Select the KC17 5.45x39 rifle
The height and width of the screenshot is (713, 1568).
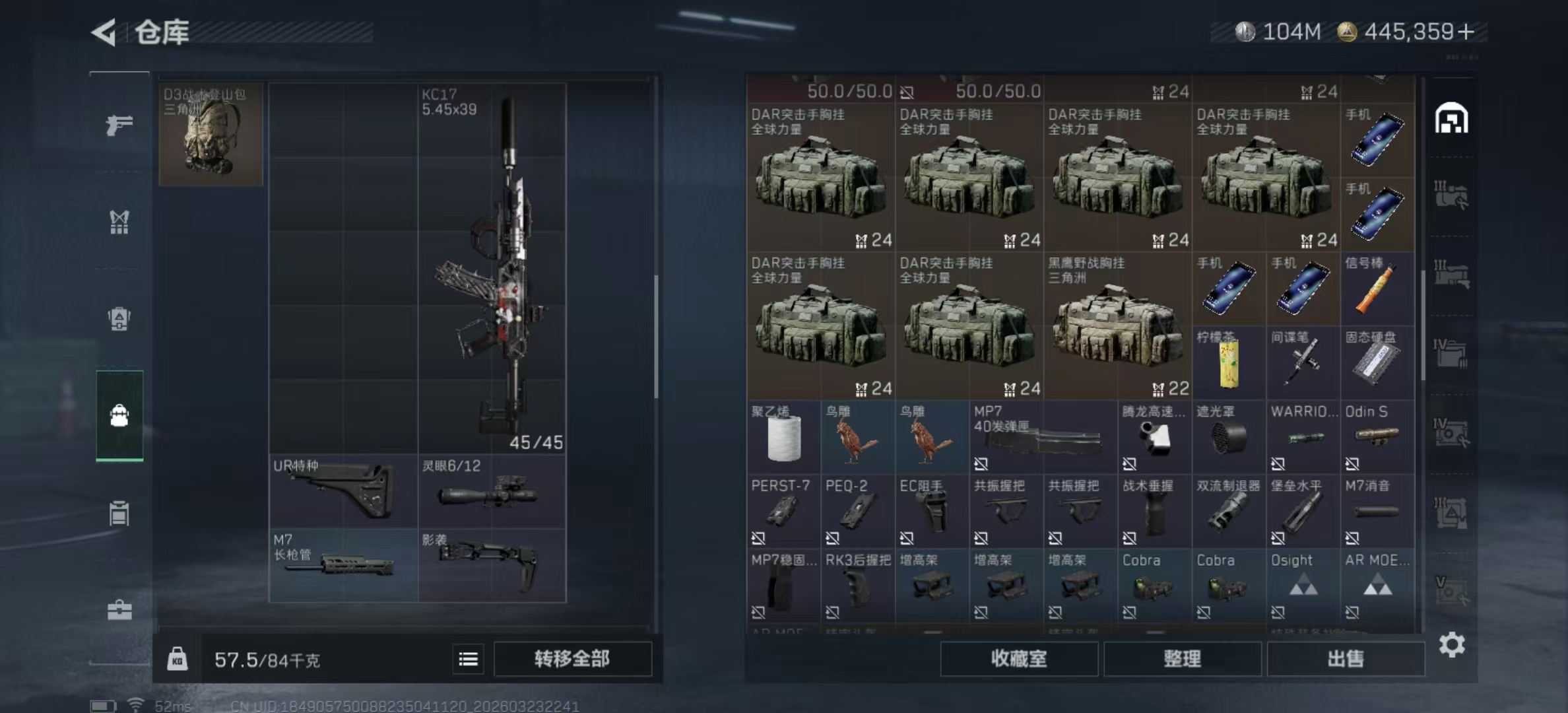tap(492, 267)
